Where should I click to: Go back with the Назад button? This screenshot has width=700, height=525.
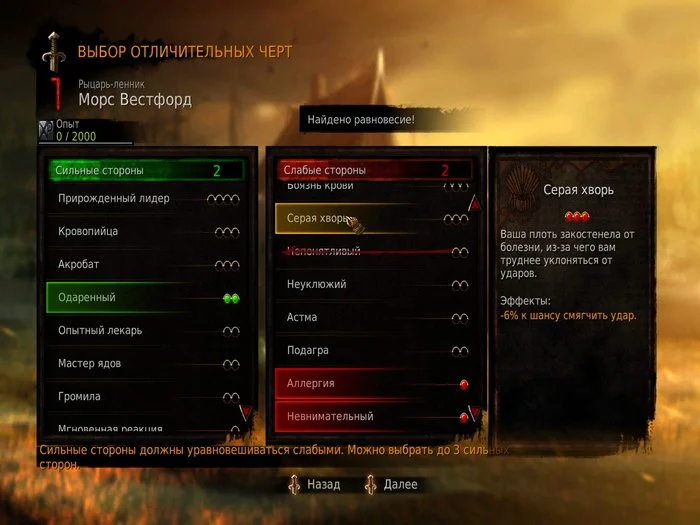pyautogui.click(x=316, y=484)
